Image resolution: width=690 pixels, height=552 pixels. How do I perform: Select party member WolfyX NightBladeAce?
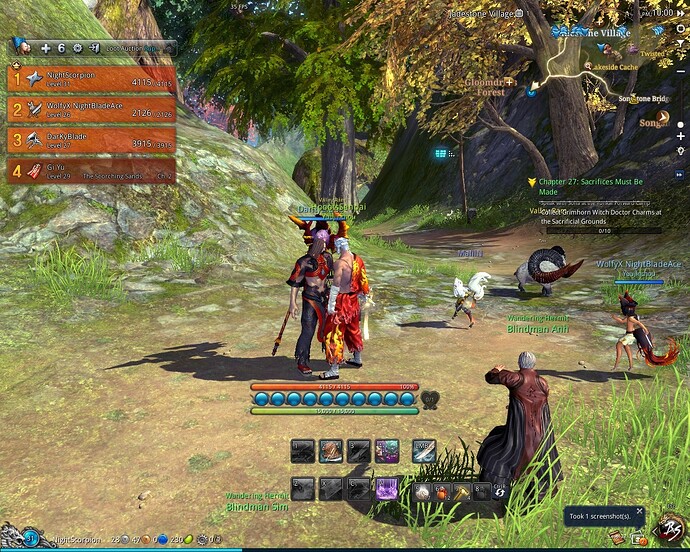point(90,109)
